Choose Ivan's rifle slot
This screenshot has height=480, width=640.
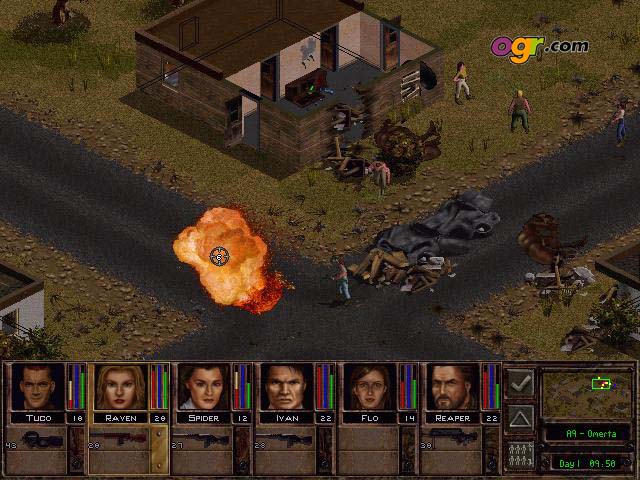click(x=286, y=441)
